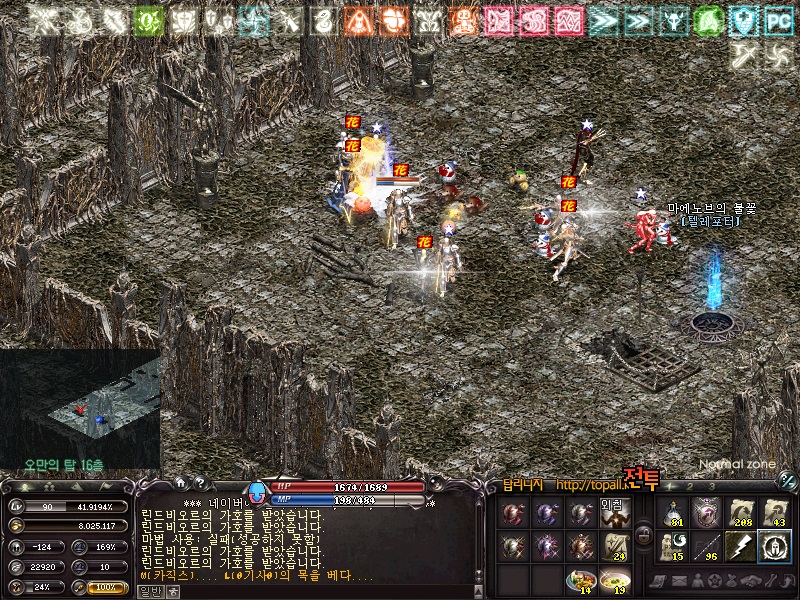Viewport: 800px width, 600px height.
Task: Select the 일반 chat tab
Action: 150,591
